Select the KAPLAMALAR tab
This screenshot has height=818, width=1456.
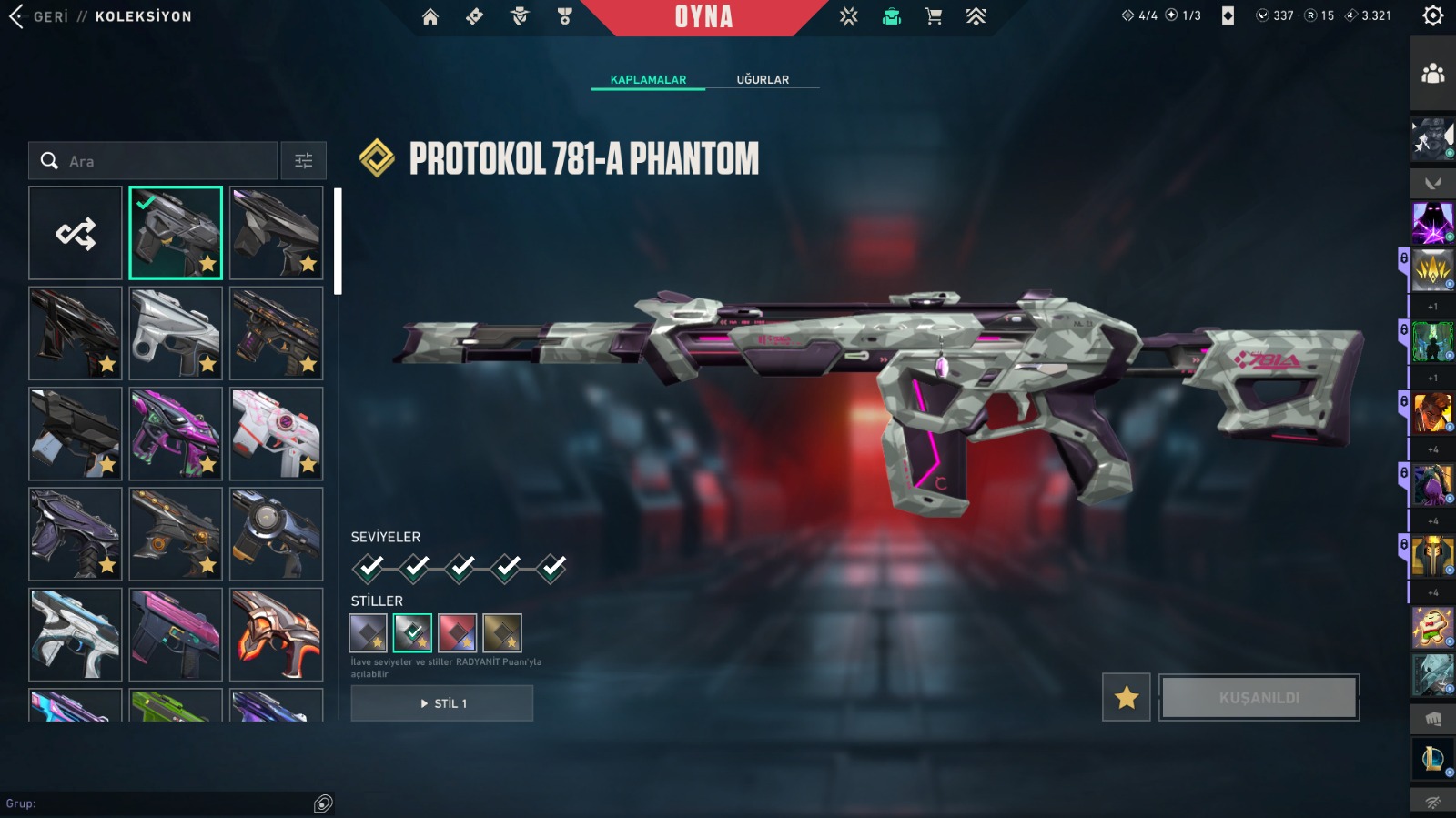pyautogui.click(x=648, y=79)
